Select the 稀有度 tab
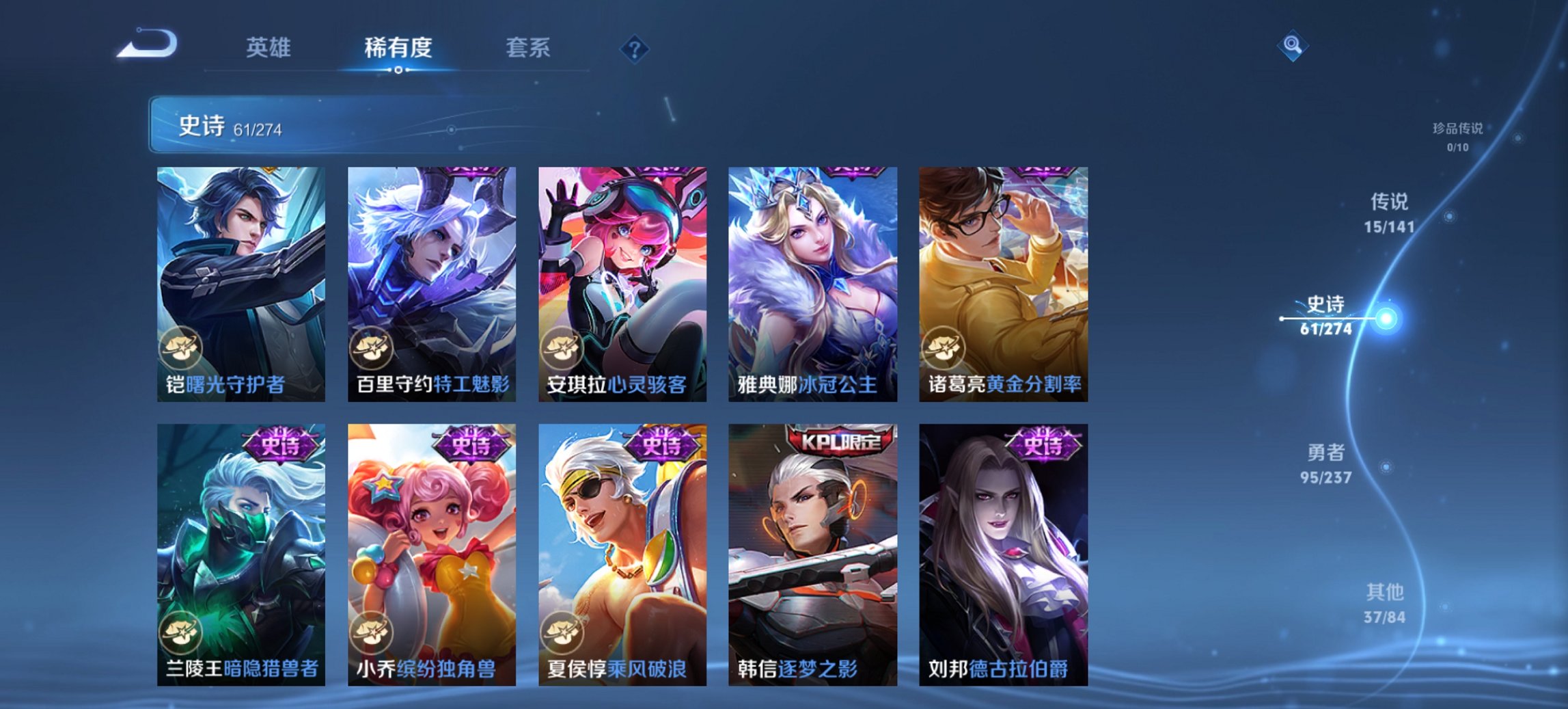1568x709 pixels. pos(398,49)
